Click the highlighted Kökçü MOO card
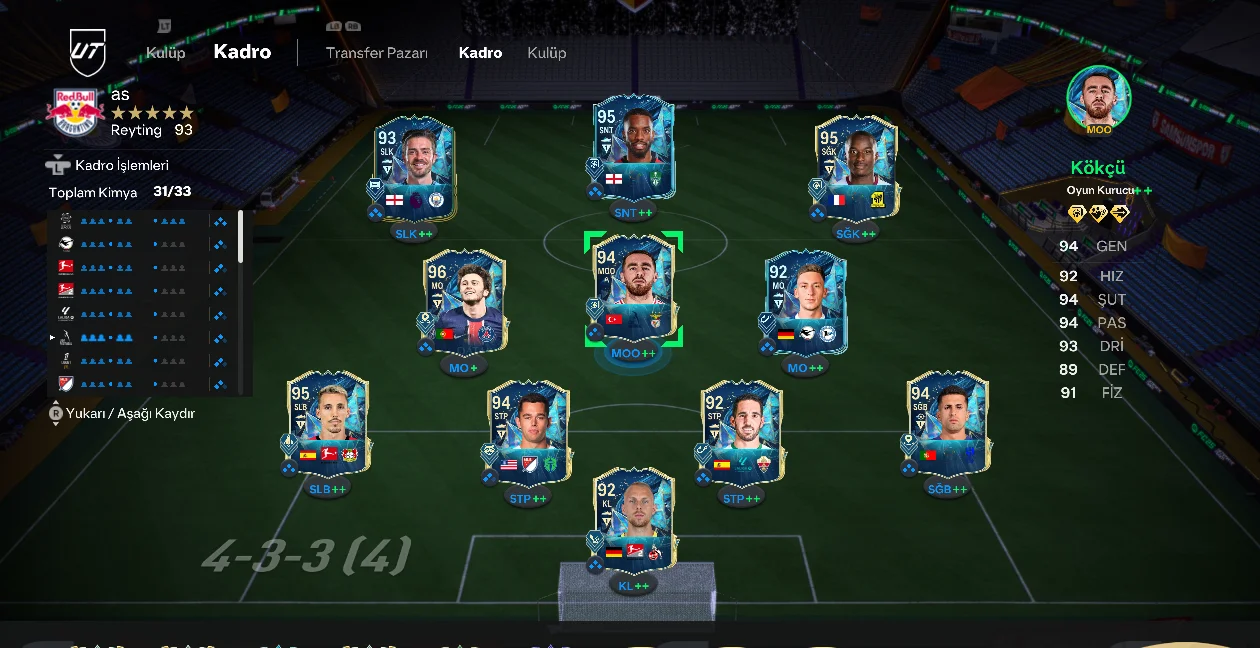The height and width of the screenshot is (648, 1260). point(633,290)
